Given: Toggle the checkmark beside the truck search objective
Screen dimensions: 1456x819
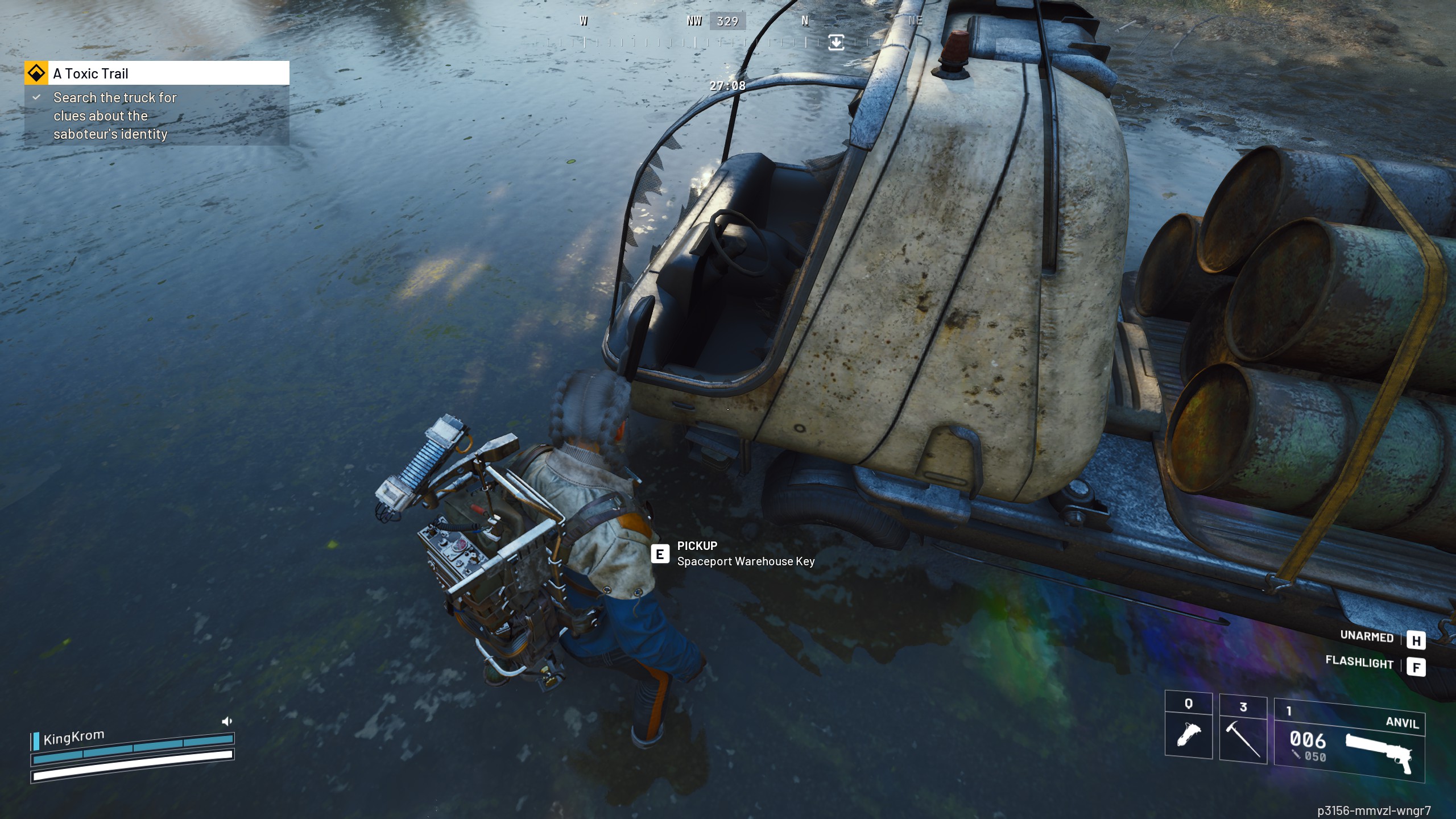Looking at the screenshot, I should pyautogui.click(x=35, y=98).
